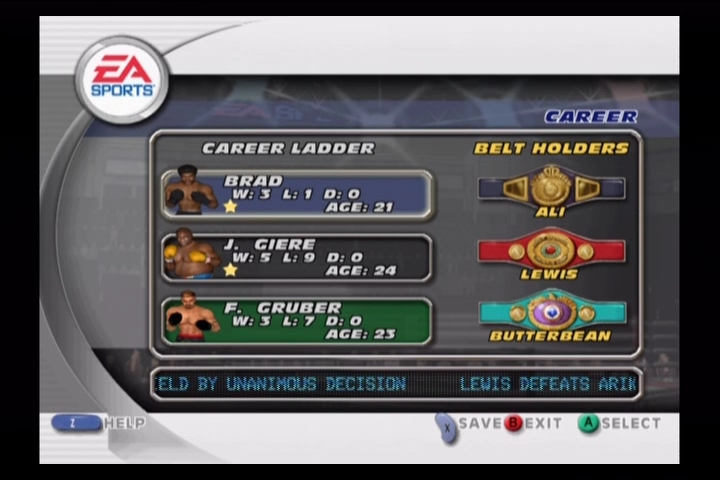Choose the J. Giere ladder entry
Viewport: 720px width, 480px height.
click(x=297, y=258)
